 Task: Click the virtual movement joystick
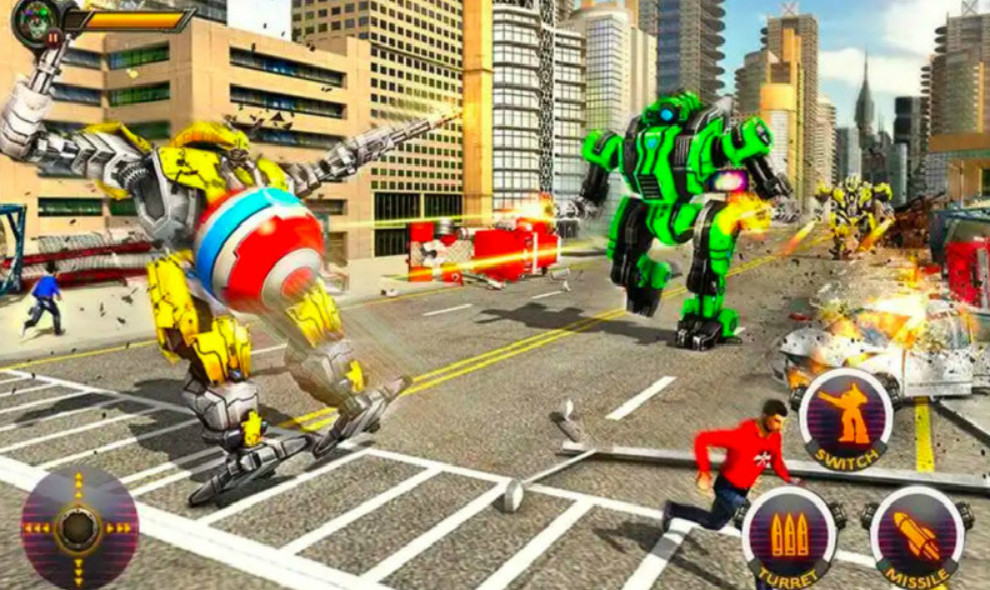point(79,526)
